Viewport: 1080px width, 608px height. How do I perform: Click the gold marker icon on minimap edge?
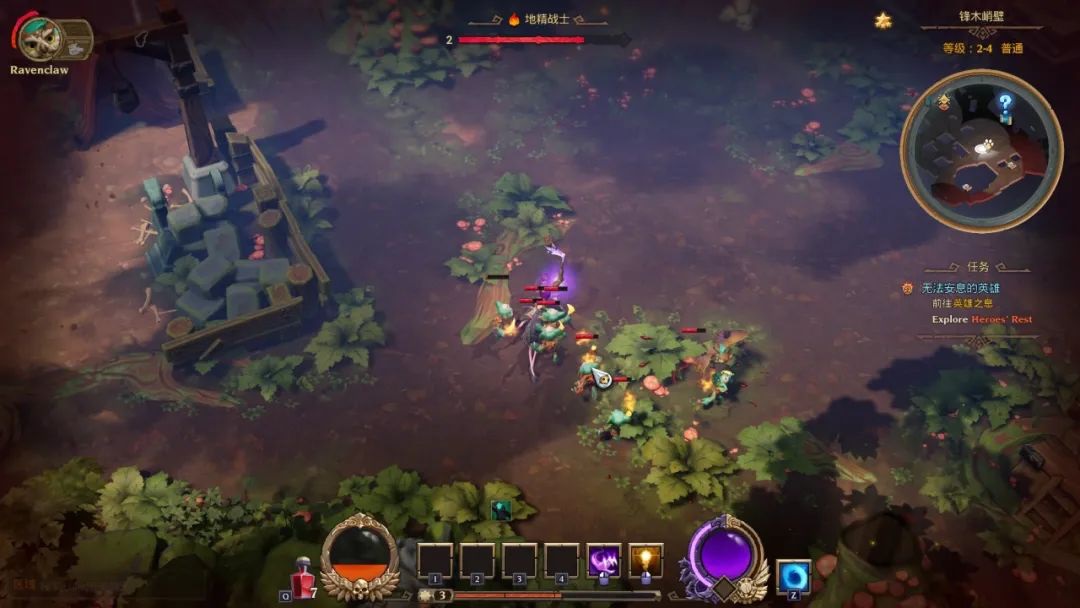944,101
